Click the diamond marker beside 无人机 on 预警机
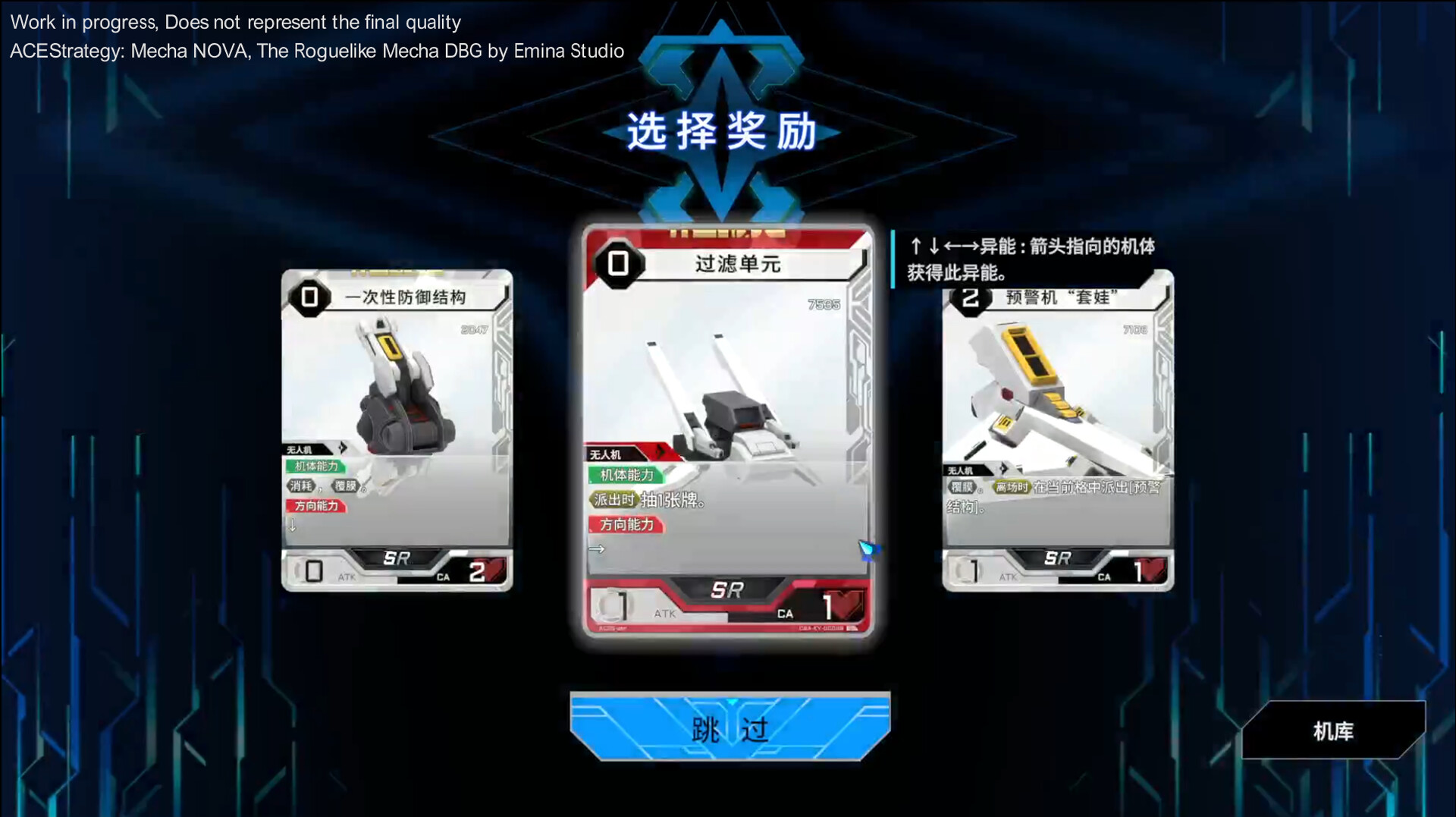 tap(1003, 469)
